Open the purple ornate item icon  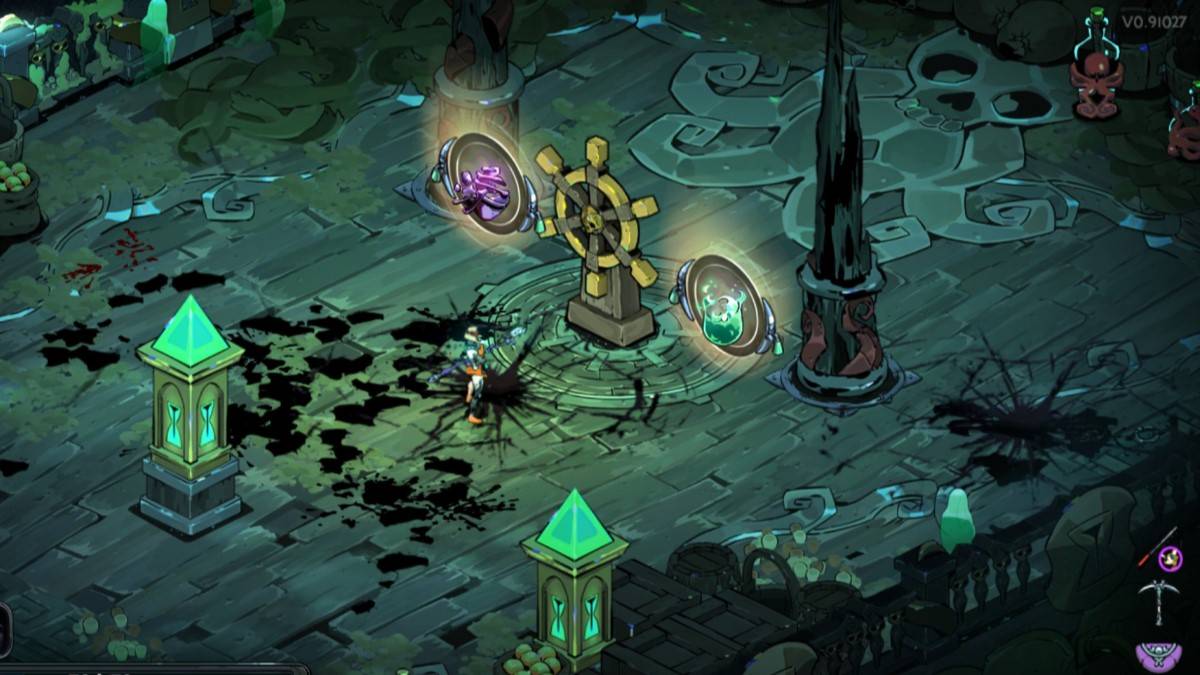[1160, 654]
